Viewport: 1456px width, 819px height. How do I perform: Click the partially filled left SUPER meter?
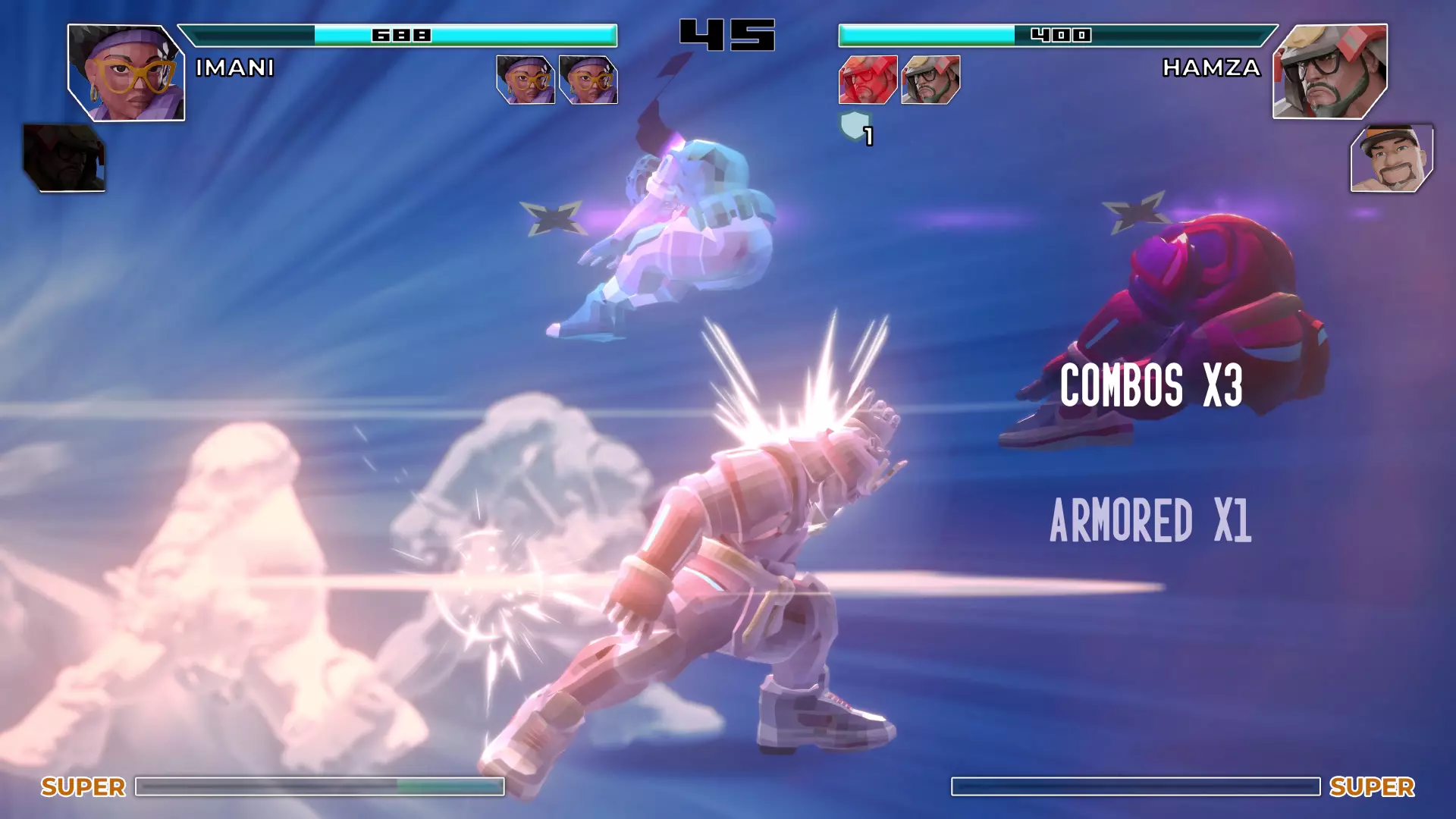[x=318, y=789]
